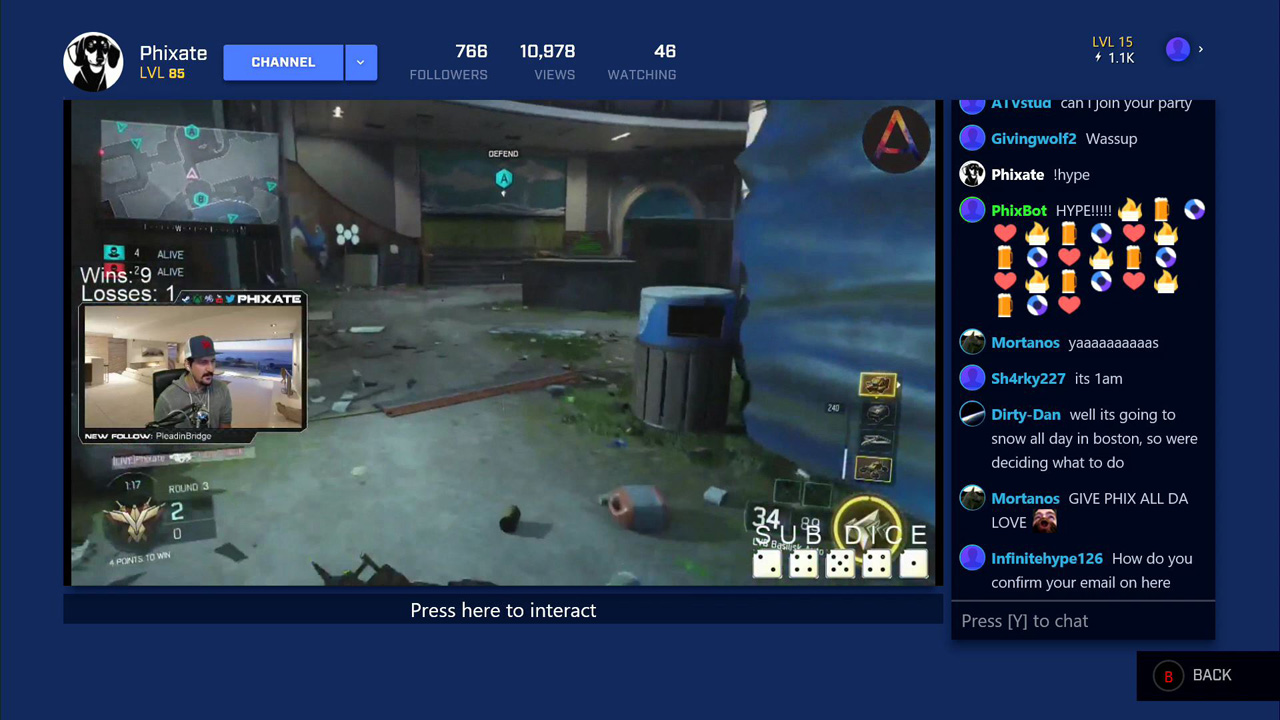Click Mortanos's avatar beside yaaaaaaaaaas
Viewport: 1280px width, 720px height.
pyautogui.click(x=972, y=342)
